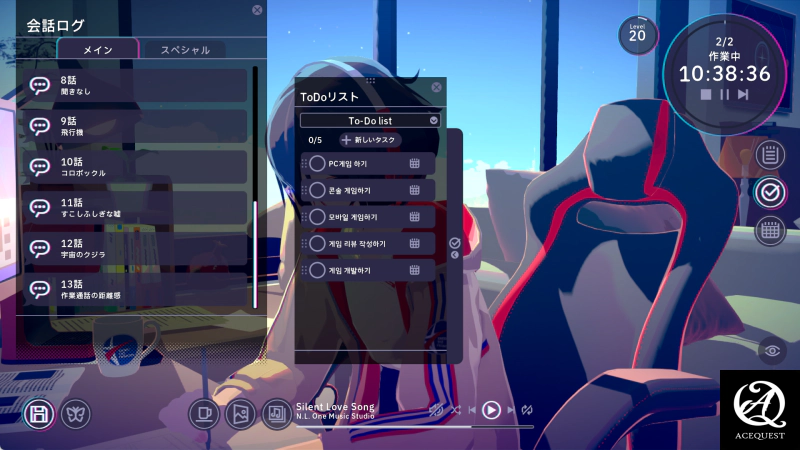The height and width of the screenshot is (450, 800).
Task: Switch to the スペシャル tab
Action: [184, 49]
